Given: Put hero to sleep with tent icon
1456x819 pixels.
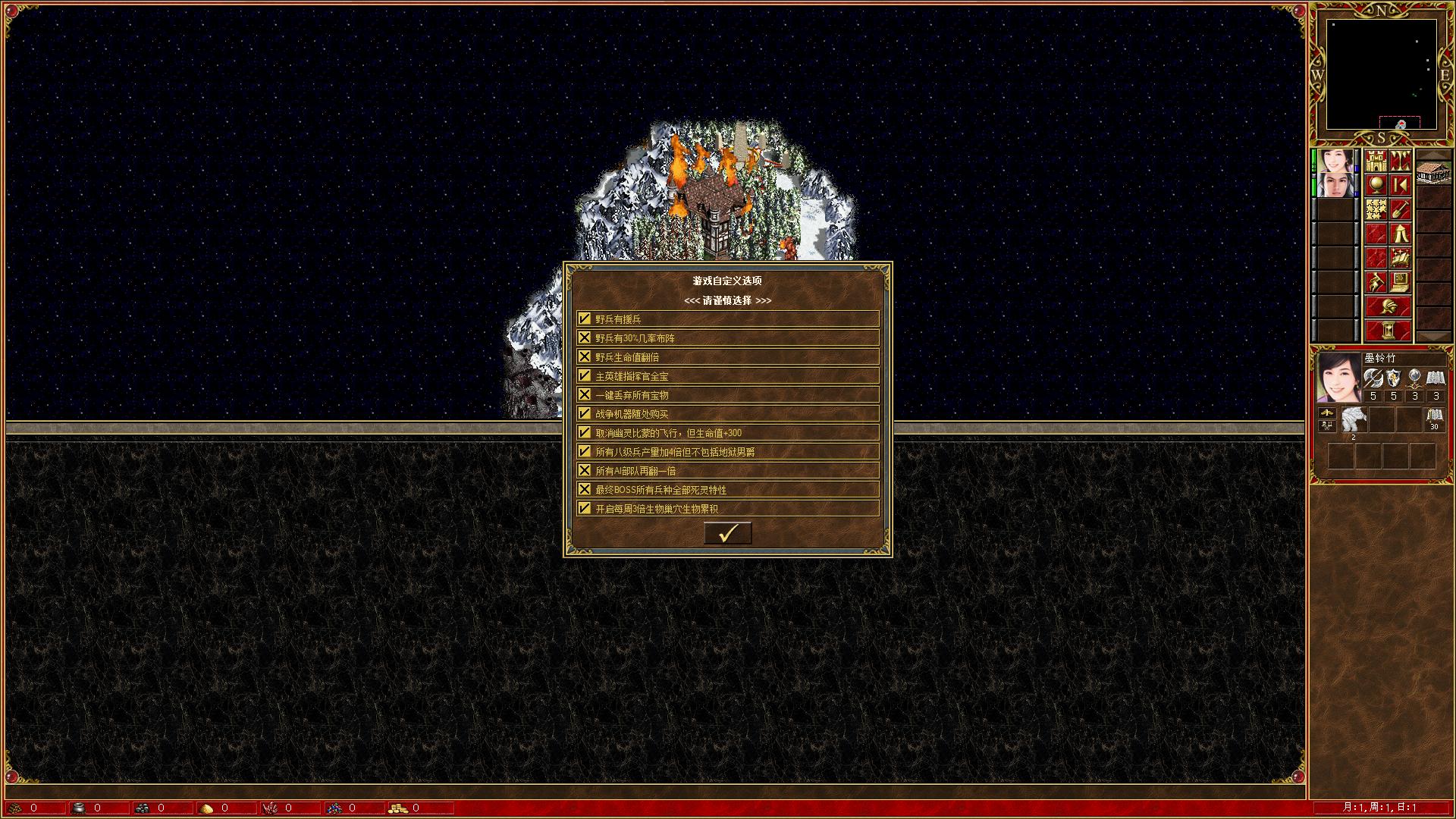Looking at the screenshot, I should click(x=1401, y=234).
